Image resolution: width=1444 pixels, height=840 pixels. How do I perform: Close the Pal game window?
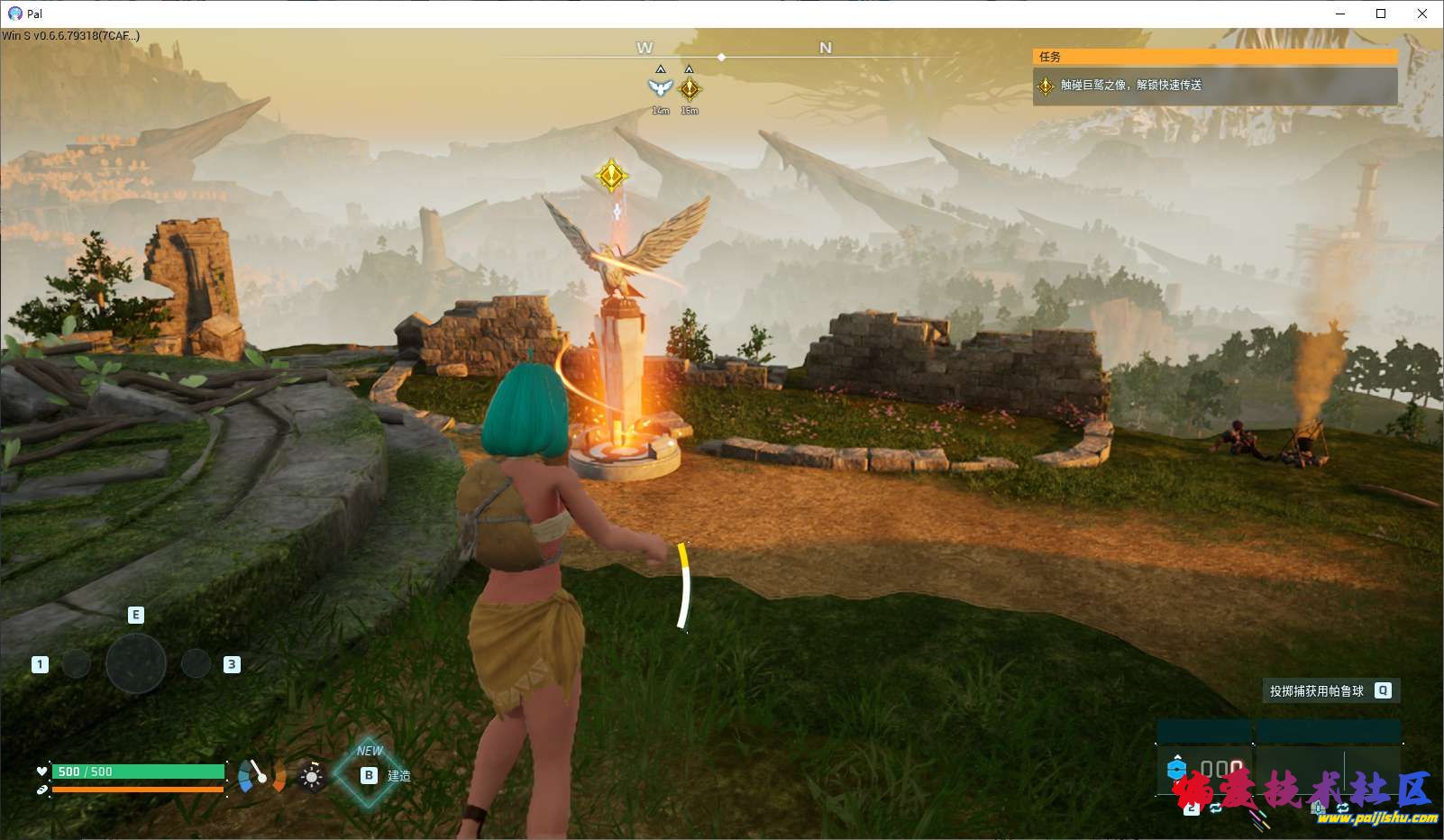(x=1422, y=14)
